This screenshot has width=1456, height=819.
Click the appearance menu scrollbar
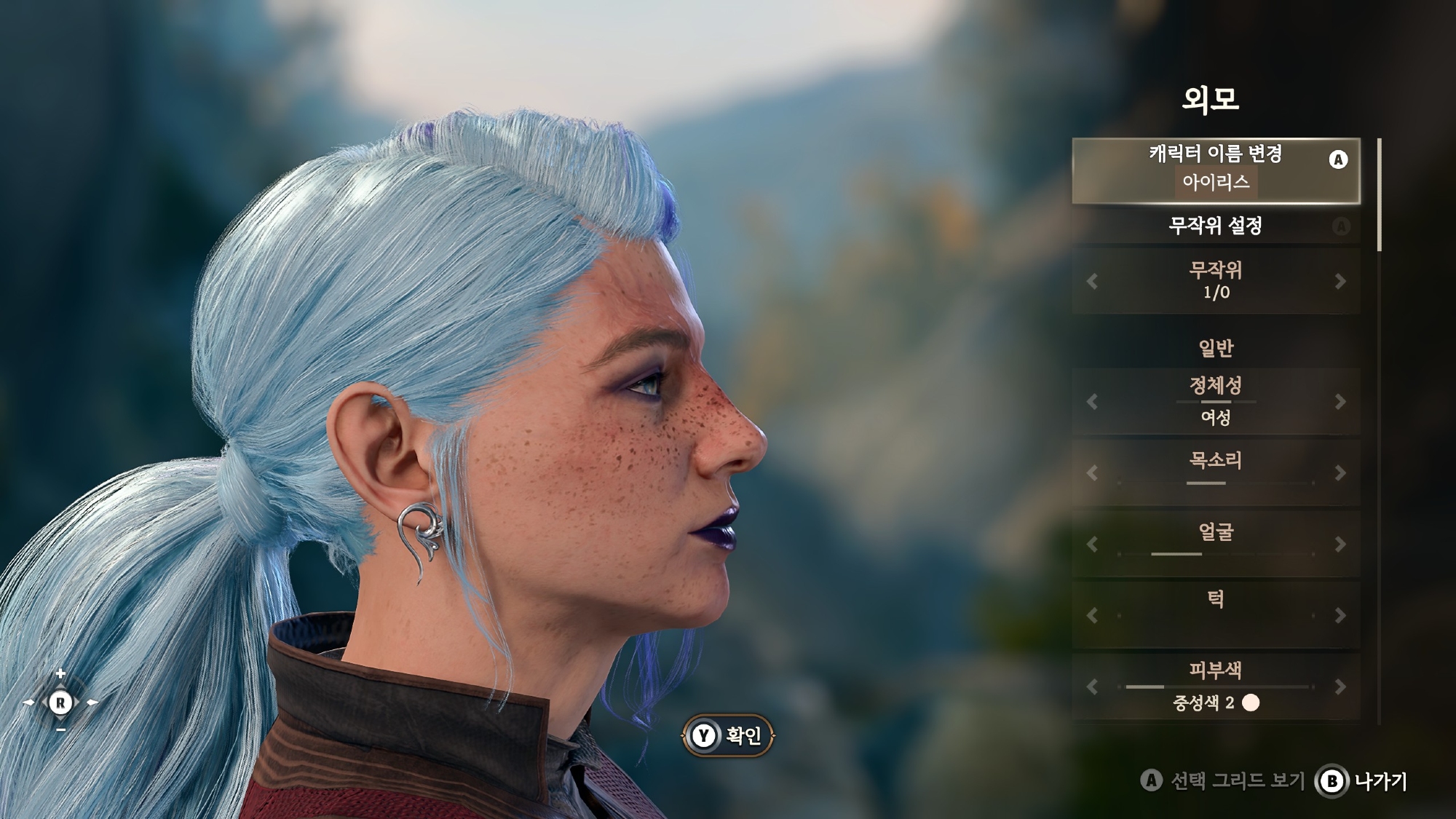[1379, 195]
